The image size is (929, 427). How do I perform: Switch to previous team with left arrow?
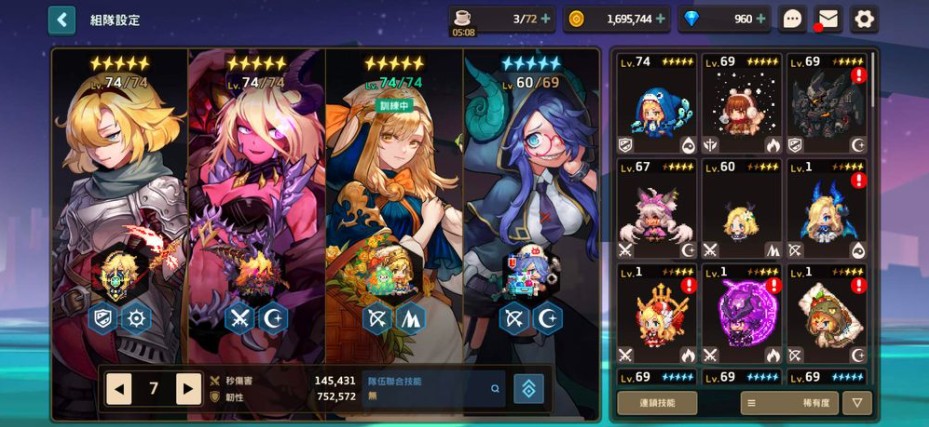coord(119,388)
